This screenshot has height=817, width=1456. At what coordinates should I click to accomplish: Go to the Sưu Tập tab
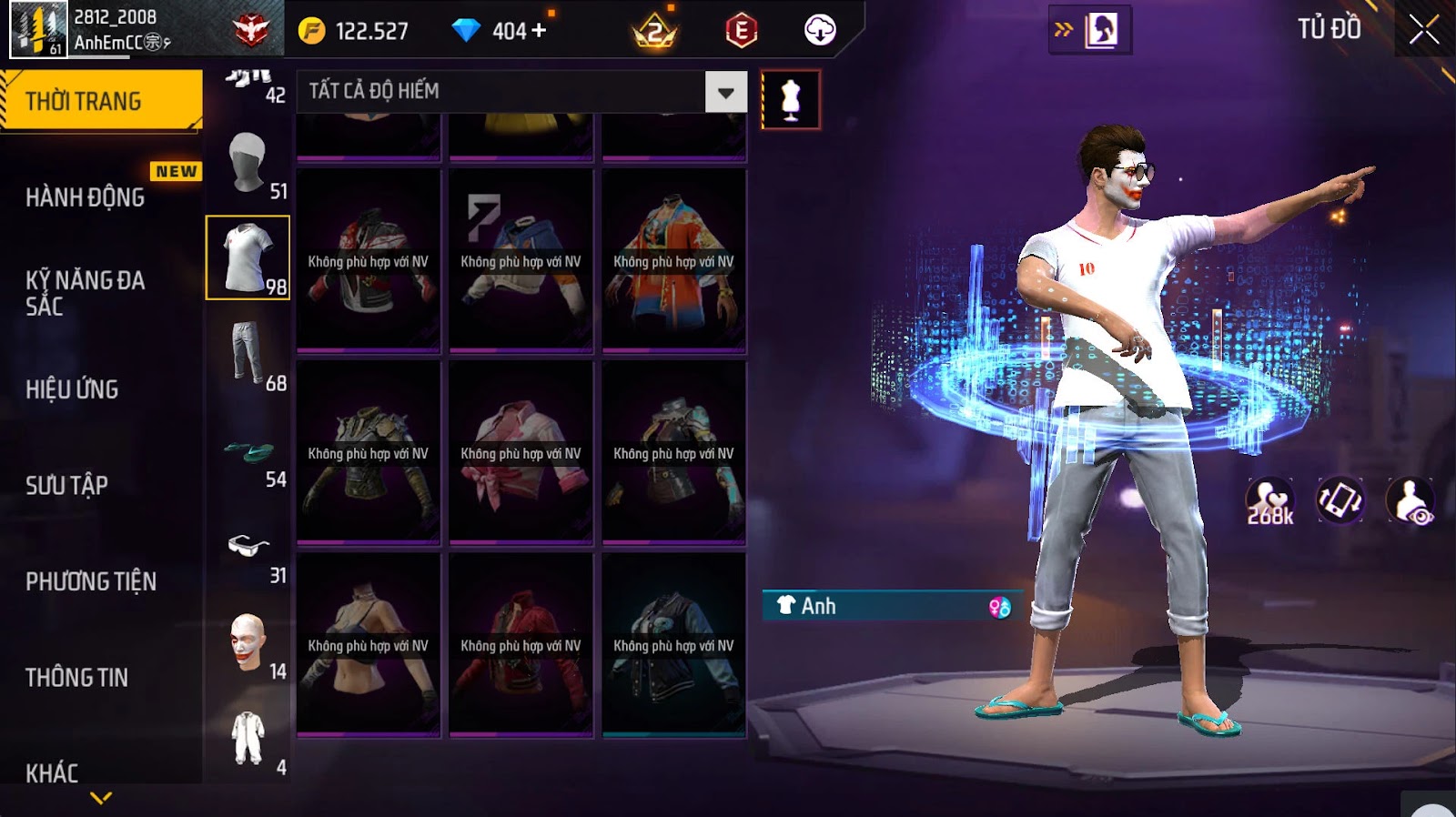66,485
